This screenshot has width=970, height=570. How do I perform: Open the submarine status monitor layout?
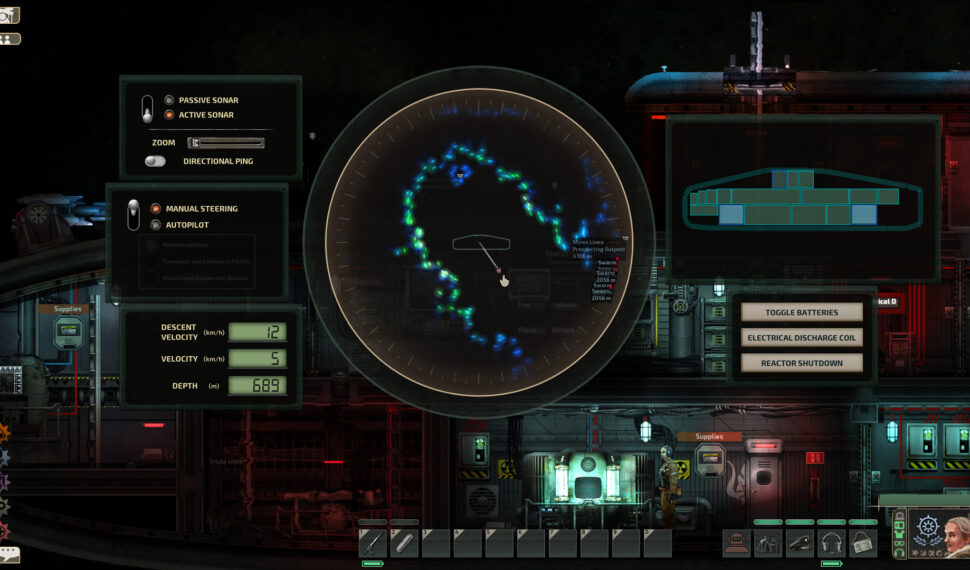pyautogui.click(x=801, y=198)
